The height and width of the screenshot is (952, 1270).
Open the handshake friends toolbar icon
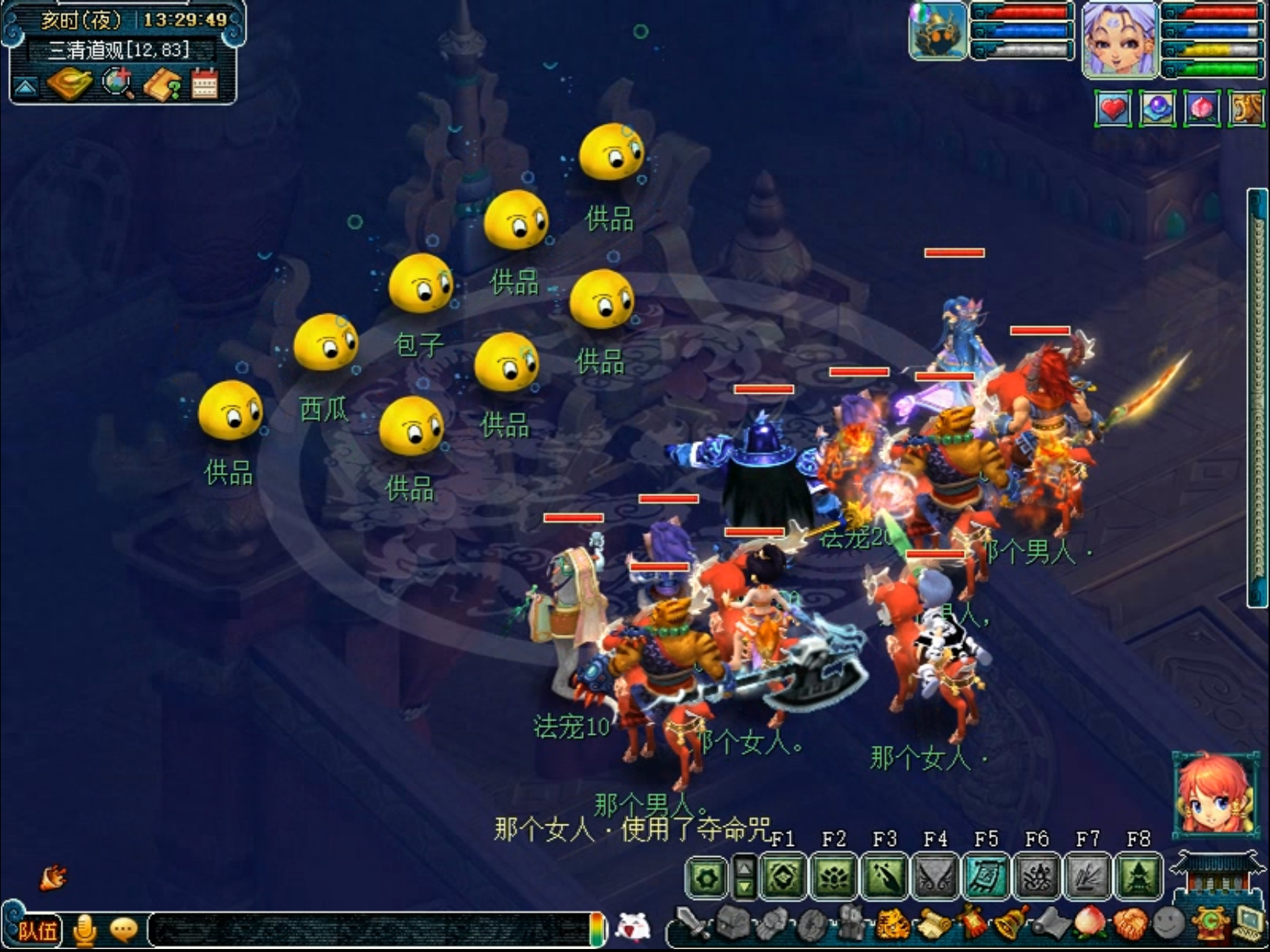[1130, 925]
